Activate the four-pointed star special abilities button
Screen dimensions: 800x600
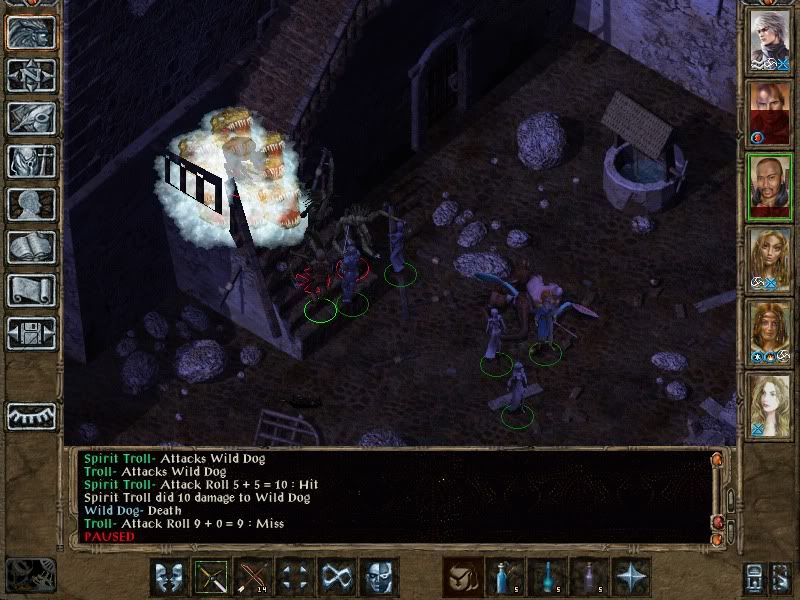[x=630, y=577]
